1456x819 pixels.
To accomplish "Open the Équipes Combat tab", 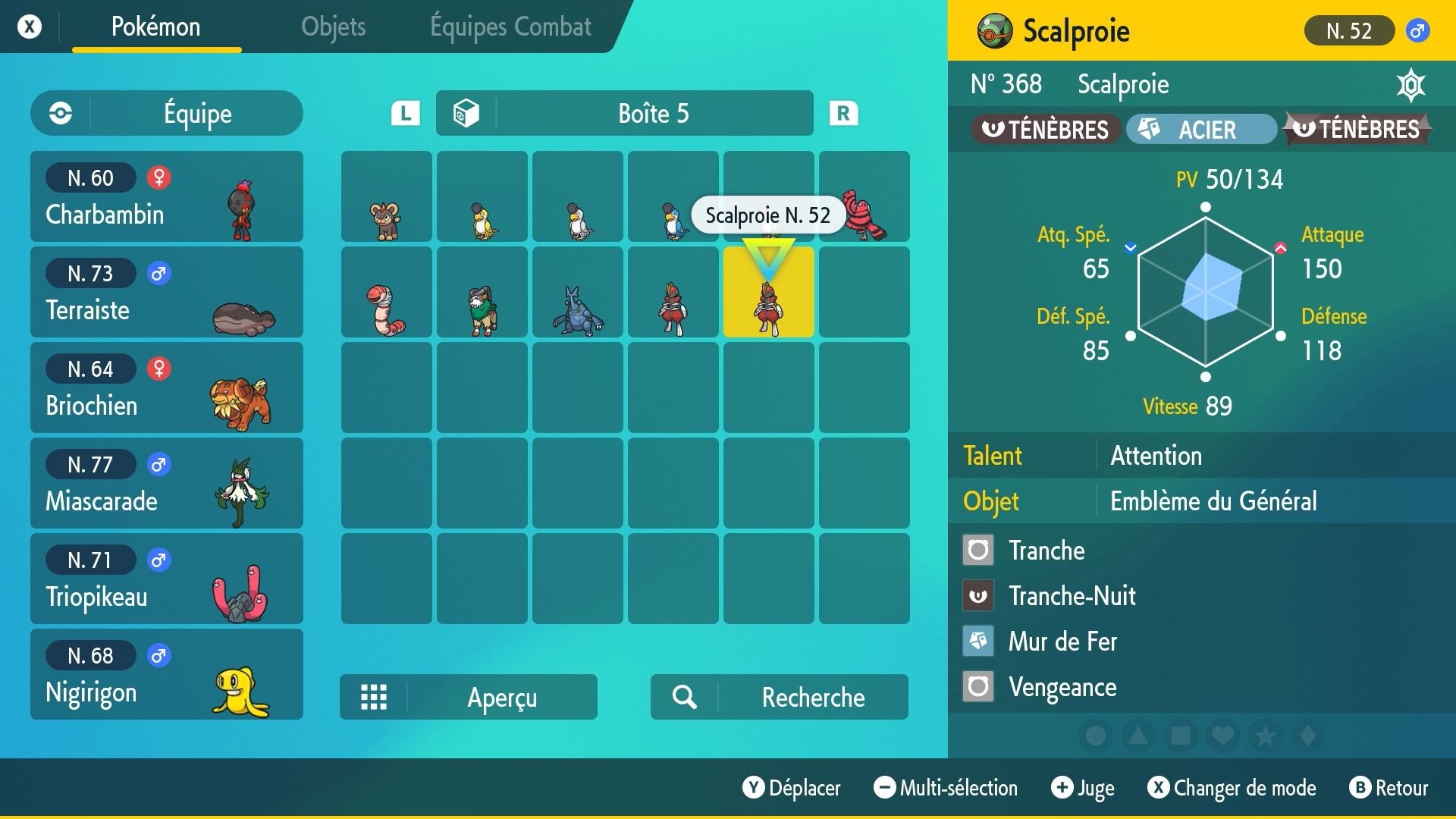I will coord(510,27).
